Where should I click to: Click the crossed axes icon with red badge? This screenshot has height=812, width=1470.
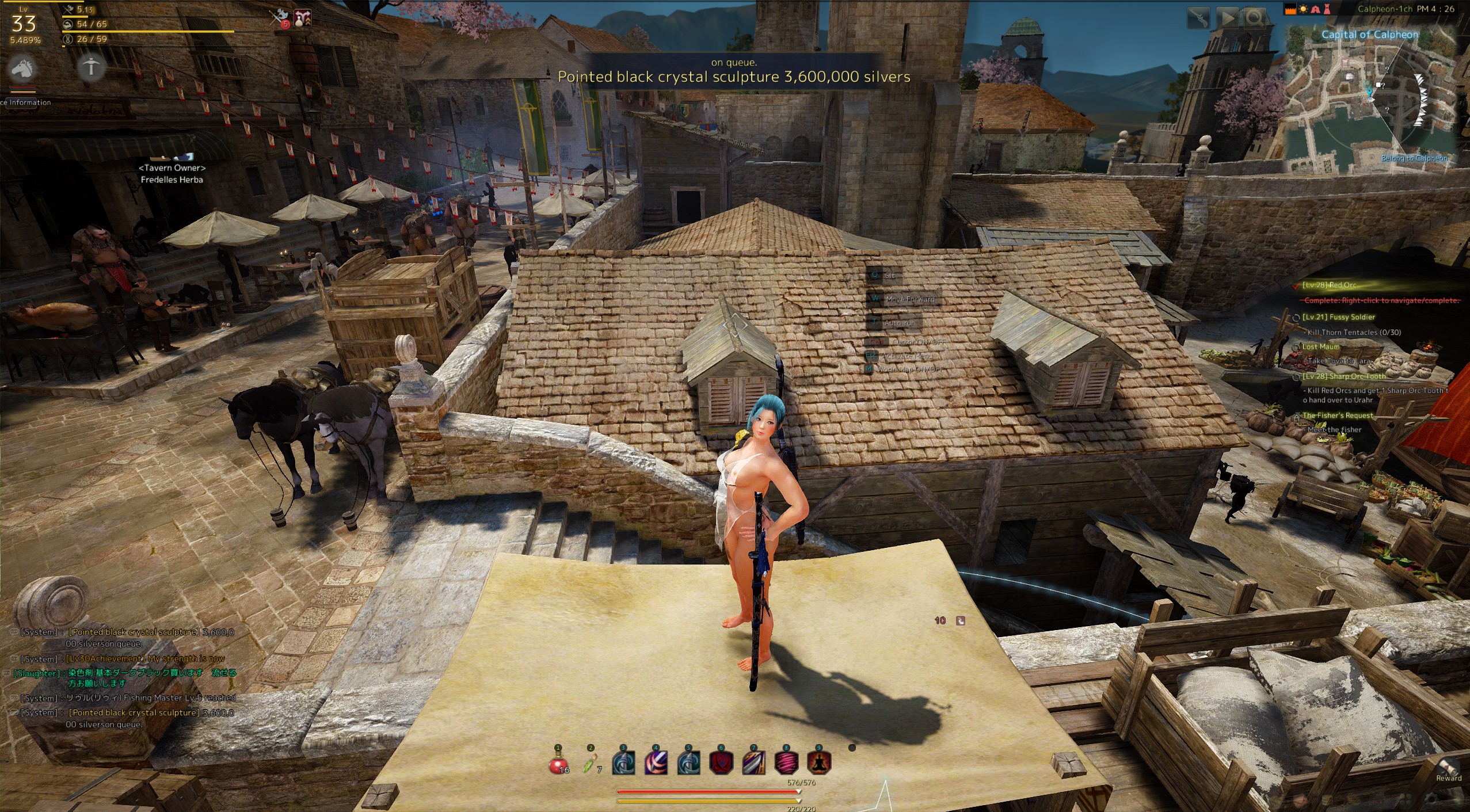point(280,19)
